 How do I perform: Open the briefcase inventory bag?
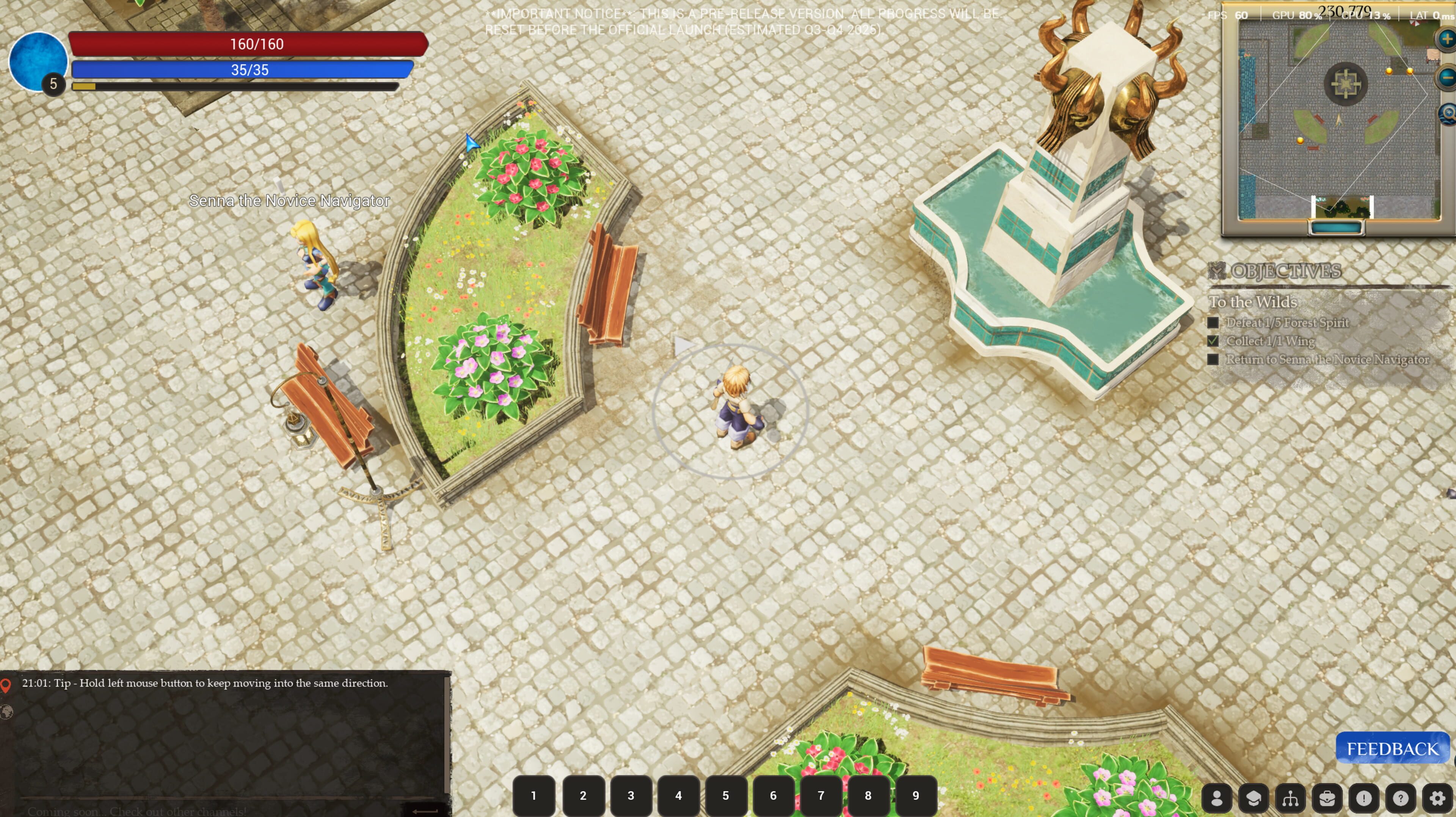1327,798
